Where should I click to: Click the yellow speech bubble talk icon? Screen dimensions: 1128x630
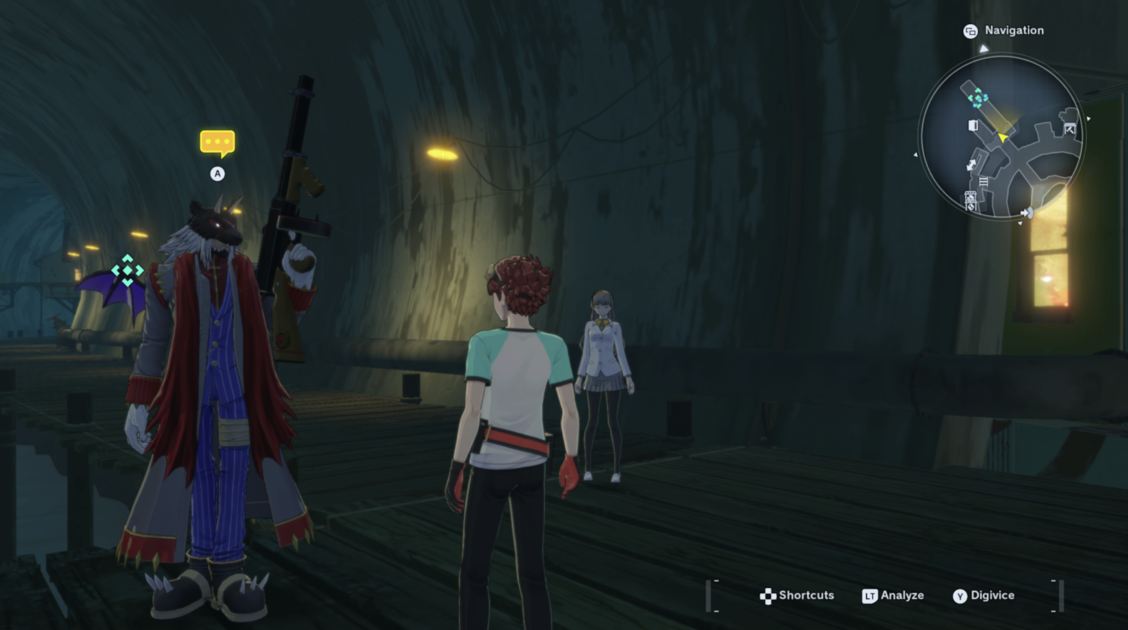[x=217, y=143]
